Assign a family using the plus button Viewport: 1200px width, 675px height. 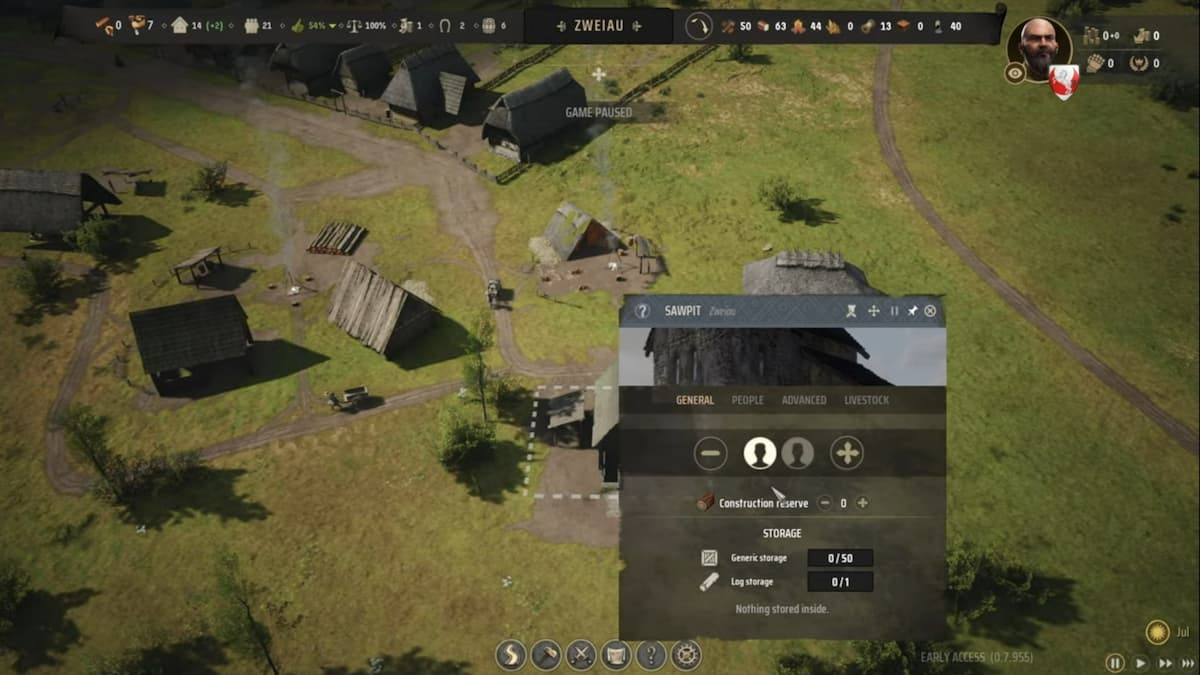coord(847,453)
